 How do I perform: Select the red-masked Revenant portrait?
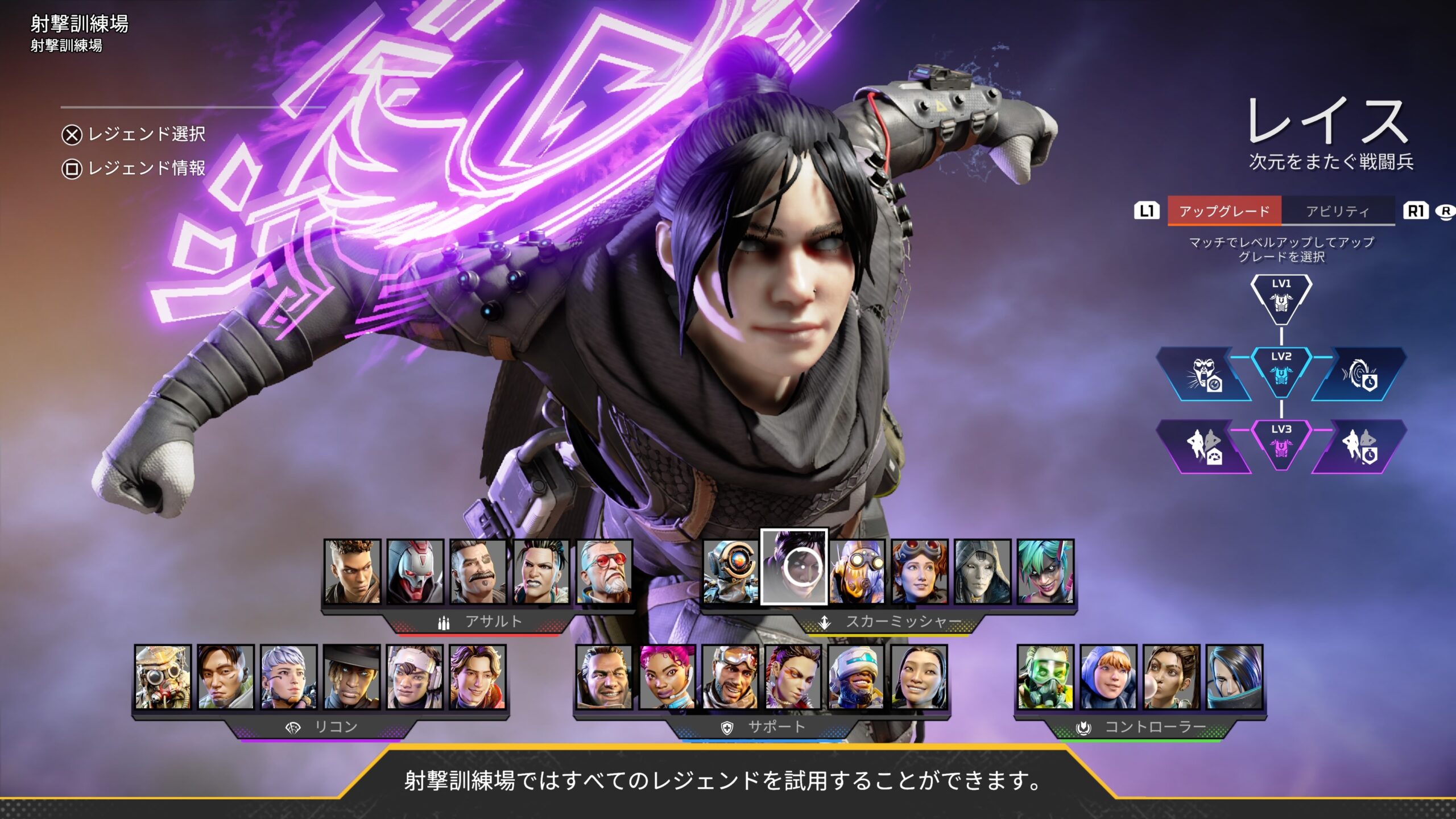click(x=415, y=572)
